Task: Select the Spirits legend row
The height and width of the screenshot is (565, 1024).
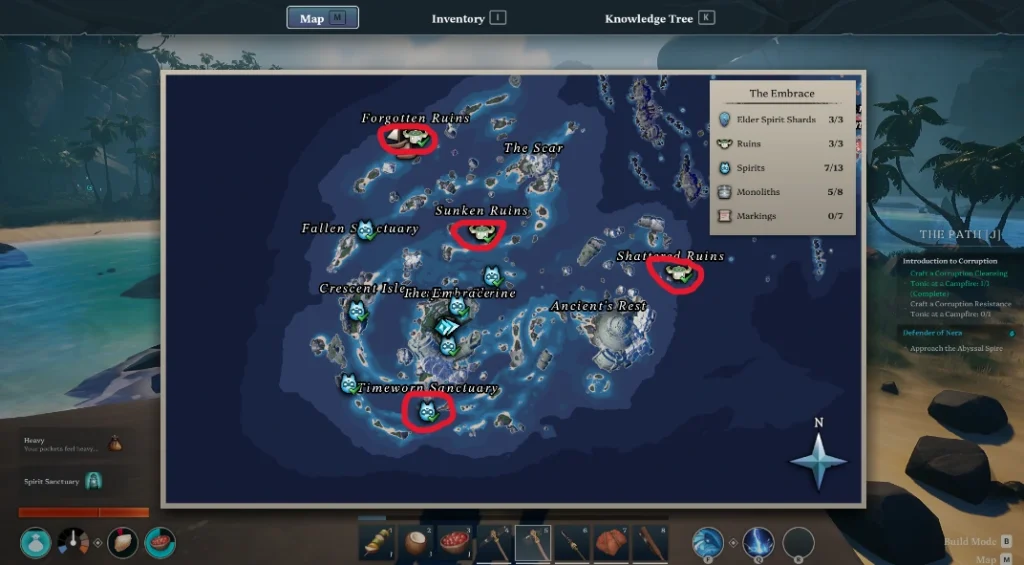Action: point(782,168)
